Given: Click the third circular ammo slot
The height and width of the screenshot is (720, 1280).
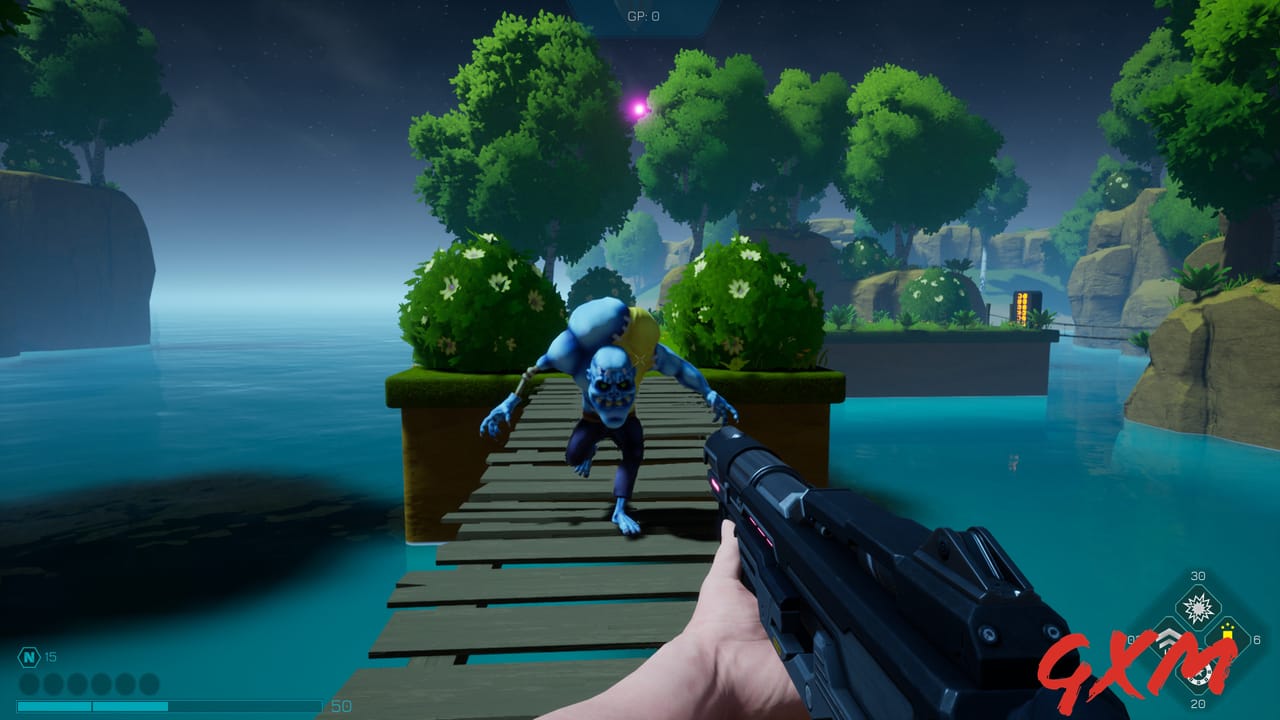Looking at the screenshot, I should 78,683.
